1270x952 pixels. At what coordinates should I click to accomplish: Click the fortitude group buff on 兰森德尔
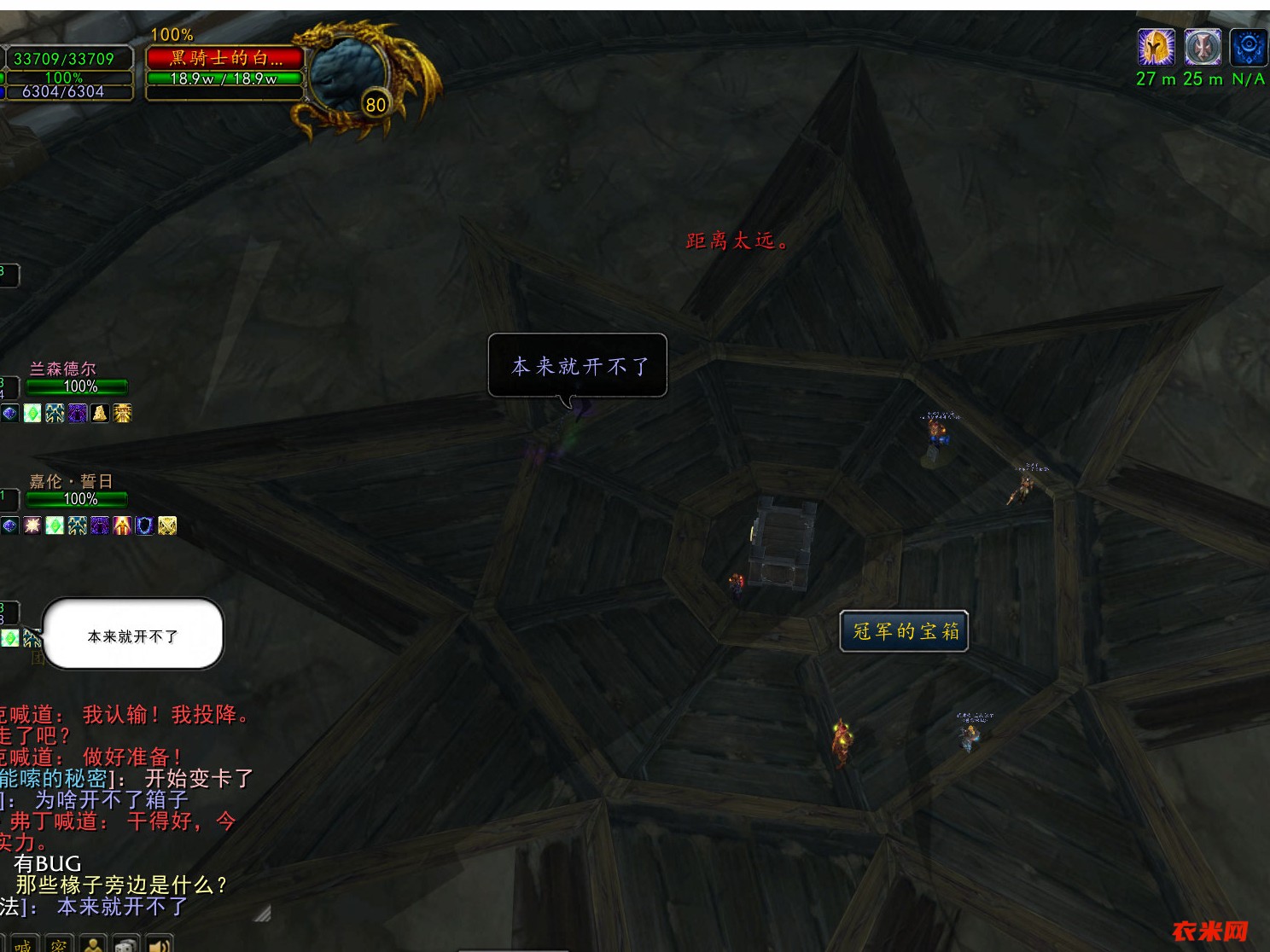[55, 413]
